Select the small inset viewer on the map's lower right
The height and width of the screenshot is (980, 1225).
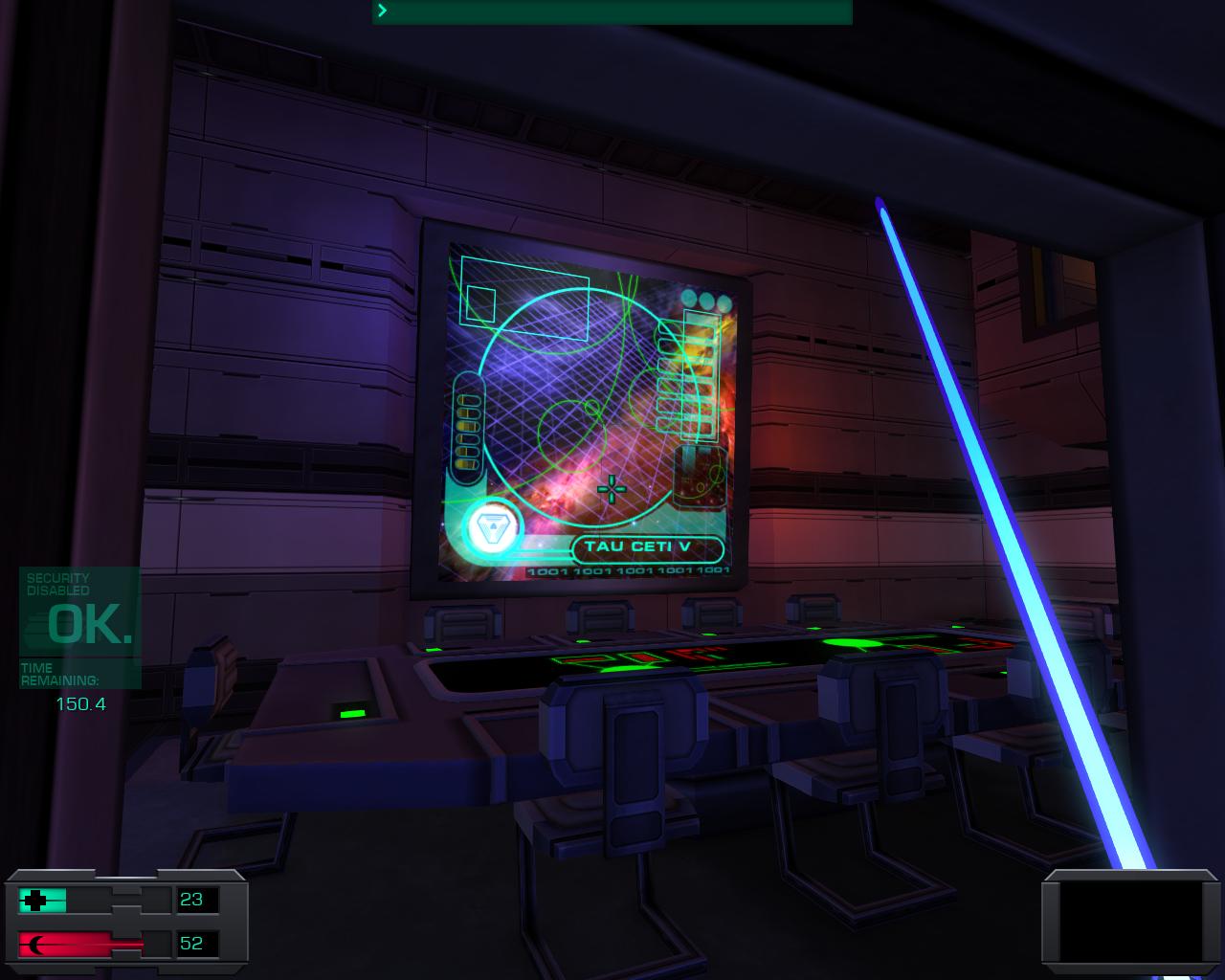pos(699,476)
